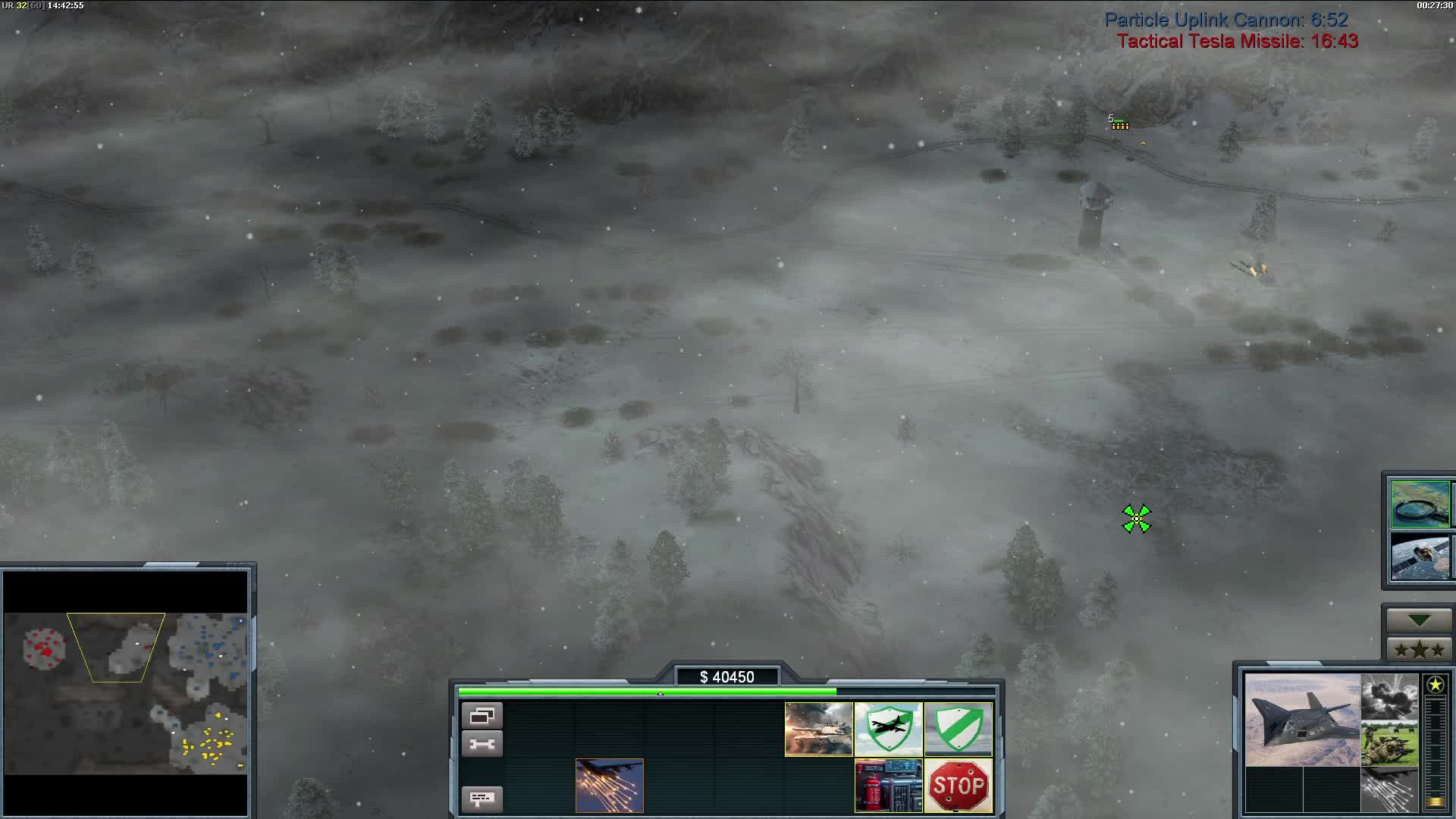
Task: Select the wrench repair icon
Action: [x=483, y=744]
